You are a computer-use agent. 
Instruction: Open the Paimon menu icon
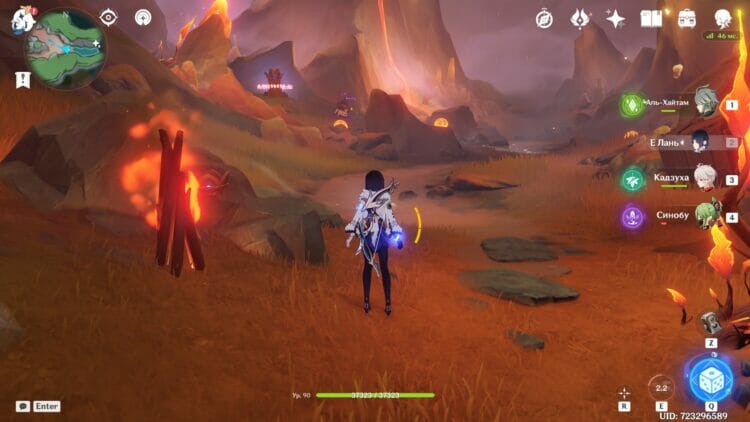(21, 18)
